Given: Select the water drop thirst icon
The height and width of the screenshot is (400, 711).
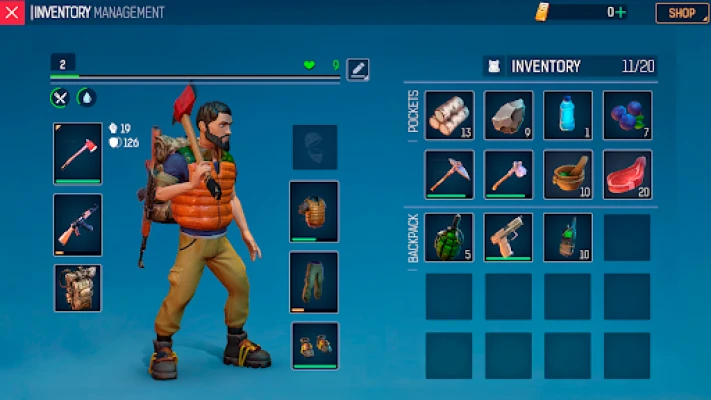Looking at the screenshot, I should tap(87, 98).
